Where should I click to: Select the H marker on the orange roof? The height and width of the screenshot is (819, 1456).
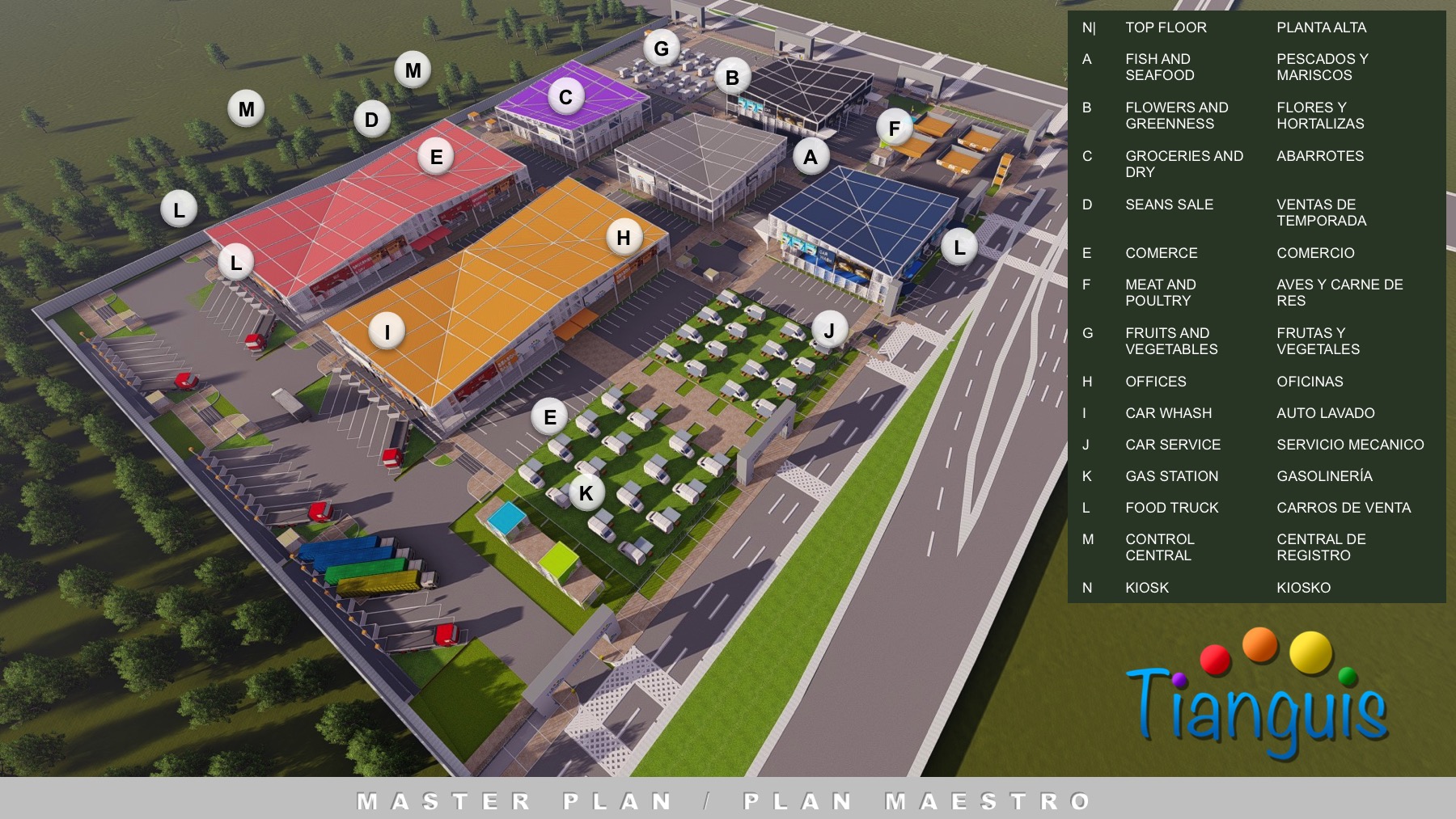pyautogui.click(x=624, y=238)
